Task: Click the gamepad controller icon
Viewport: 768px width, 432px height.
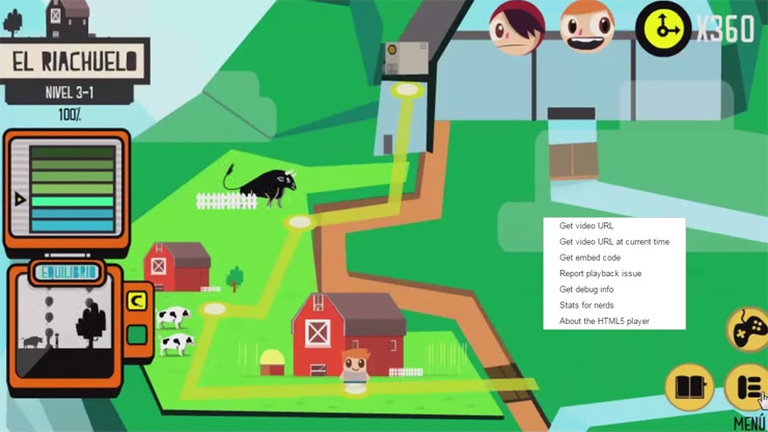Action: 748,328
